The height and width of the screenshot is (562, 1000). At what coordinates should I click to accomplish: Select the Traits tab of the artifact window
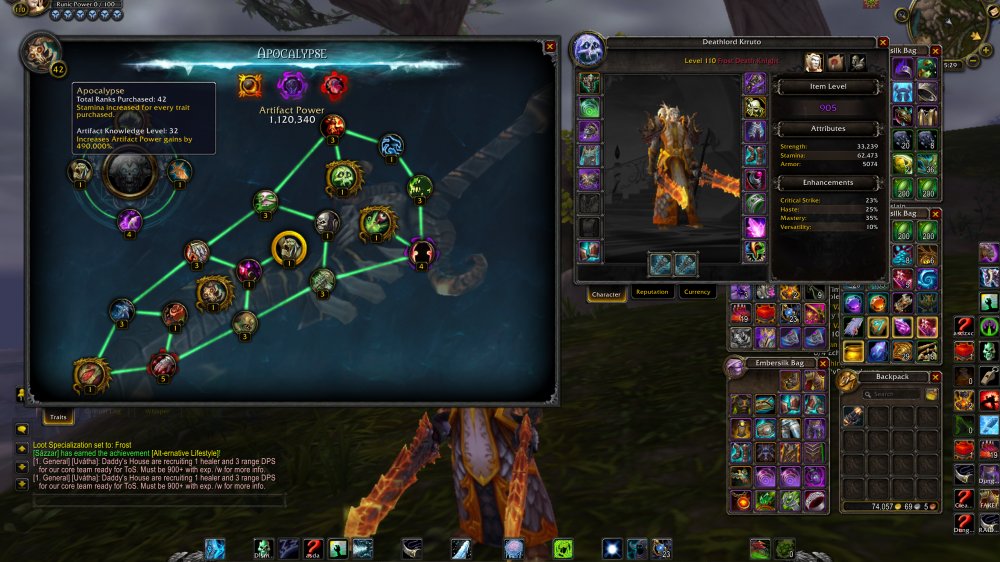tap(58, 414)
